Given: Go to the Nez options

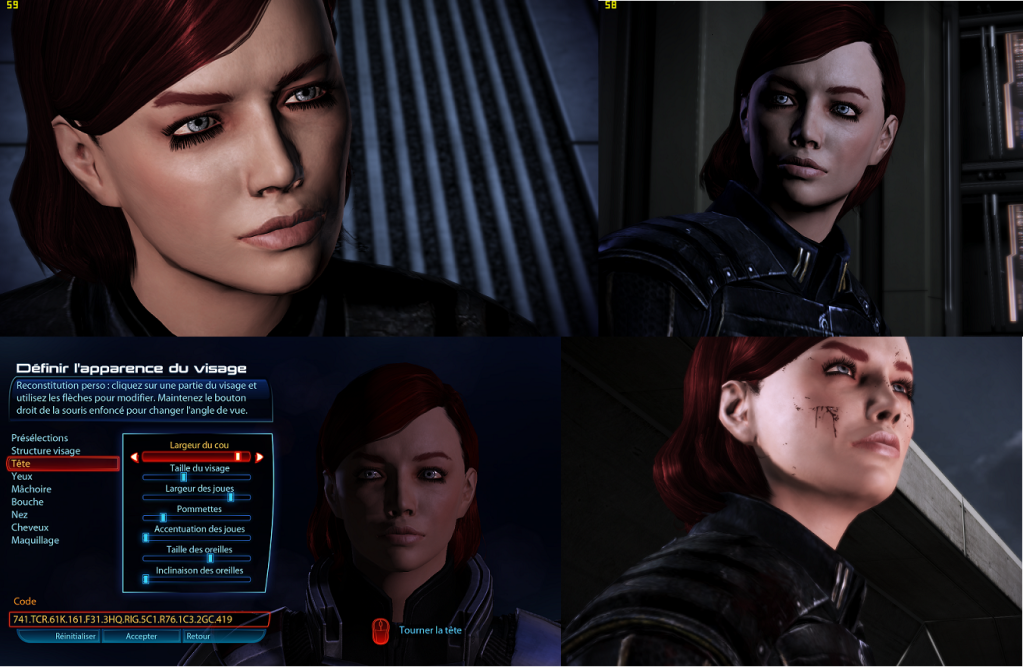Looking at the screenshot, I should (20, 515).
